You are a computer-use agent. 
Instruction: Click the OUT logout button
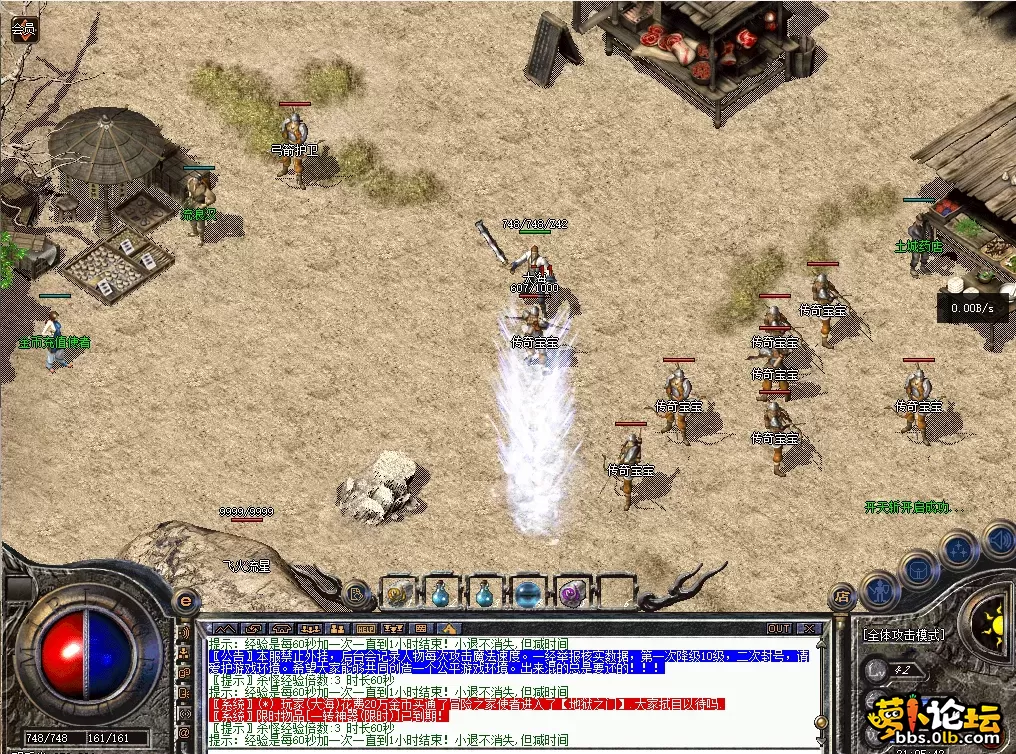pos(779,628)
